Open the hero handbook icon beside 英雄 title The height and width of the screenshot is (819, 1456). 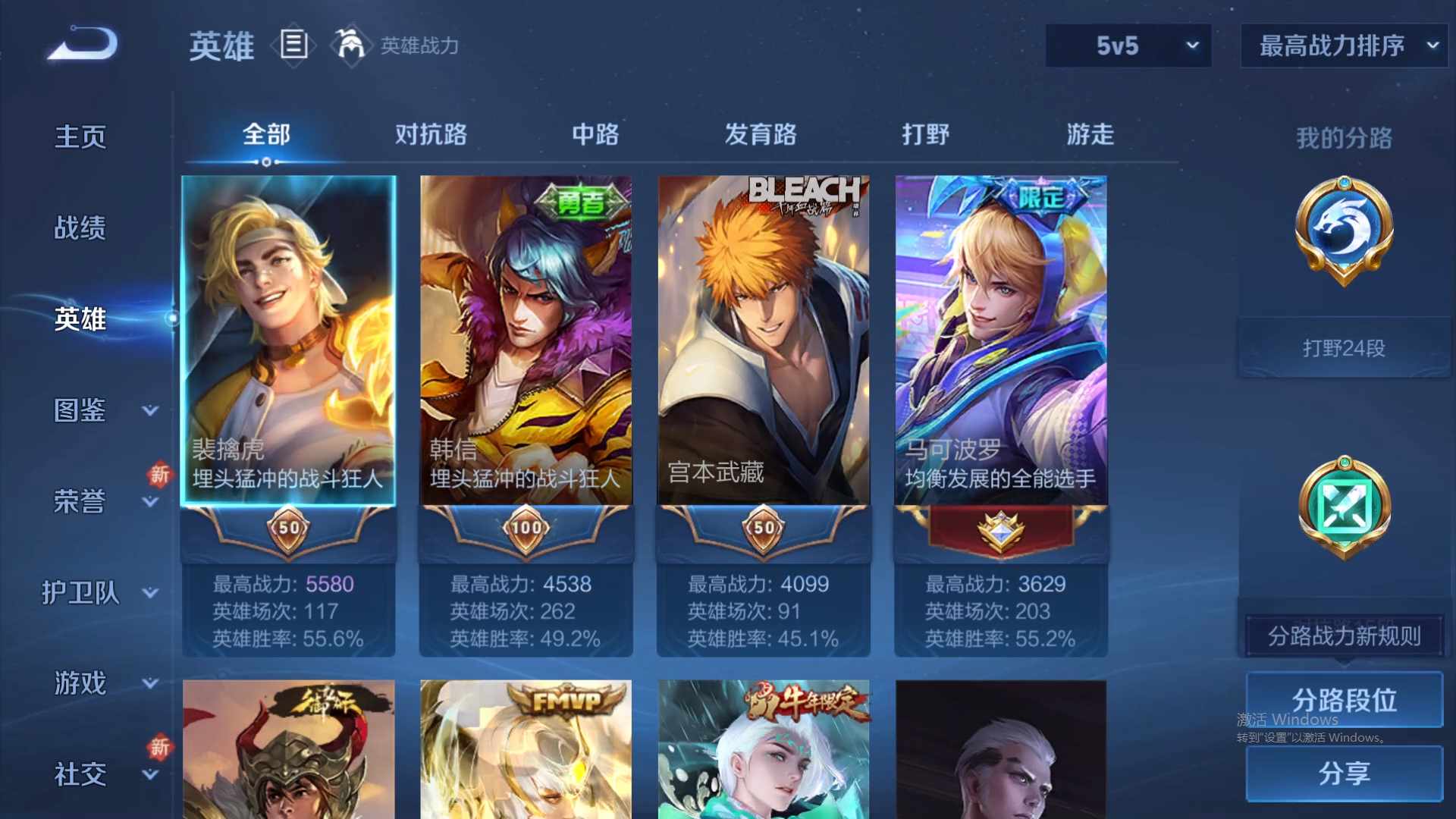pos(293,45)
